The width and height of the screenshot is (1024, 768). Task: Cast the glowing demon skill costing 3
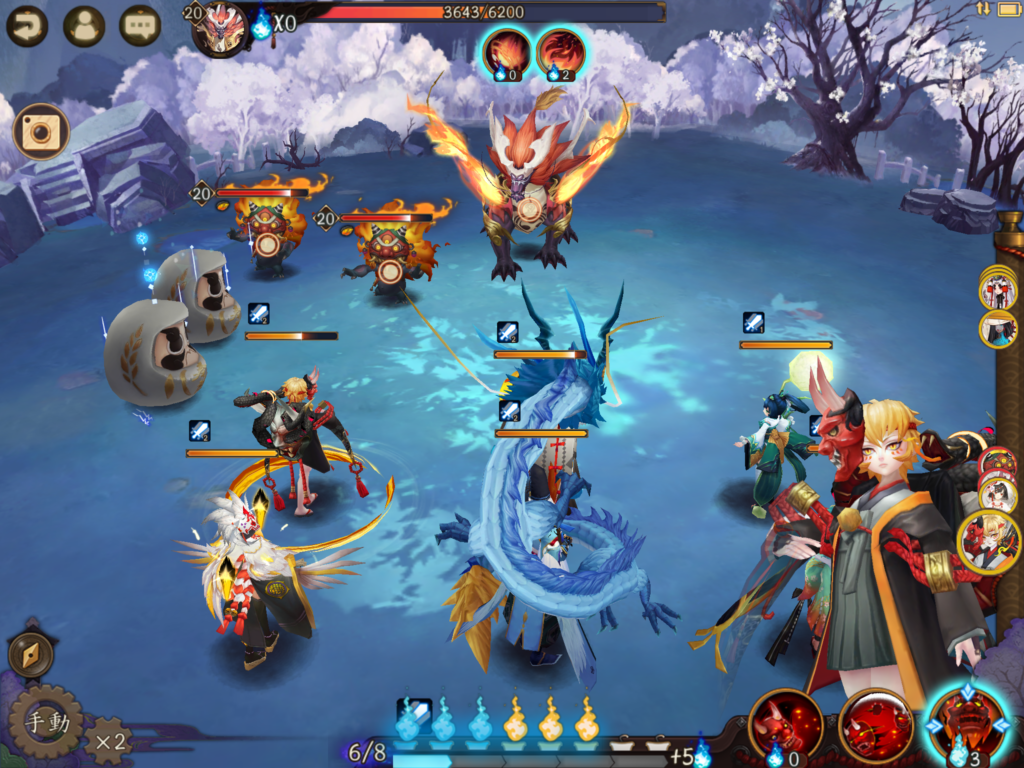click(967, 723)
